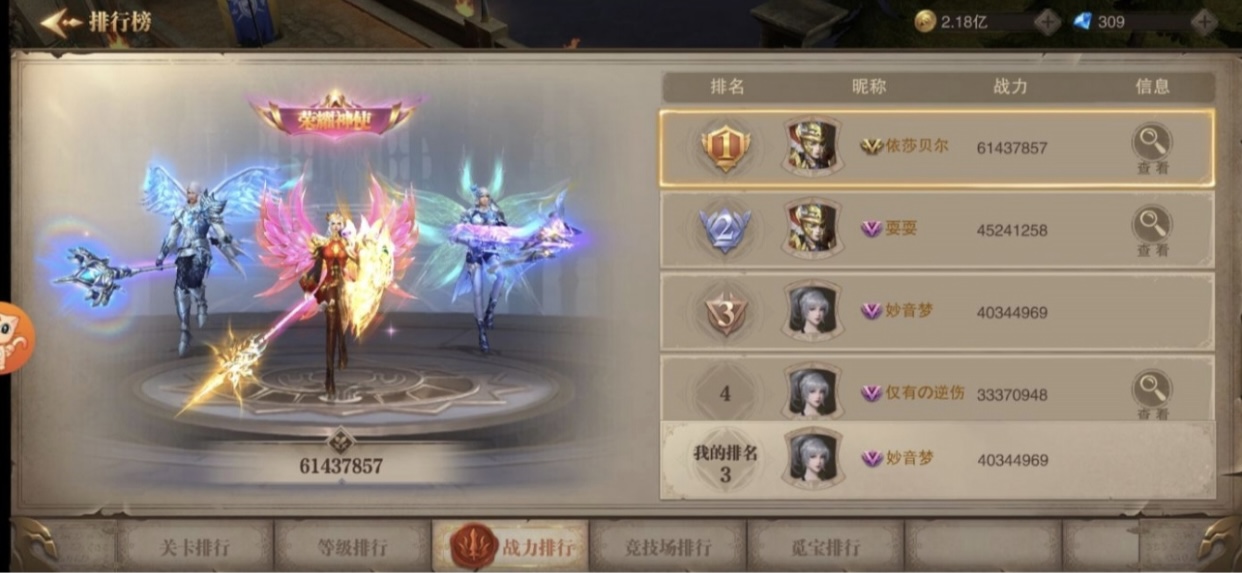Open the orange cat mascot side icon
The image size is (1242, 573).
[14, 338]
